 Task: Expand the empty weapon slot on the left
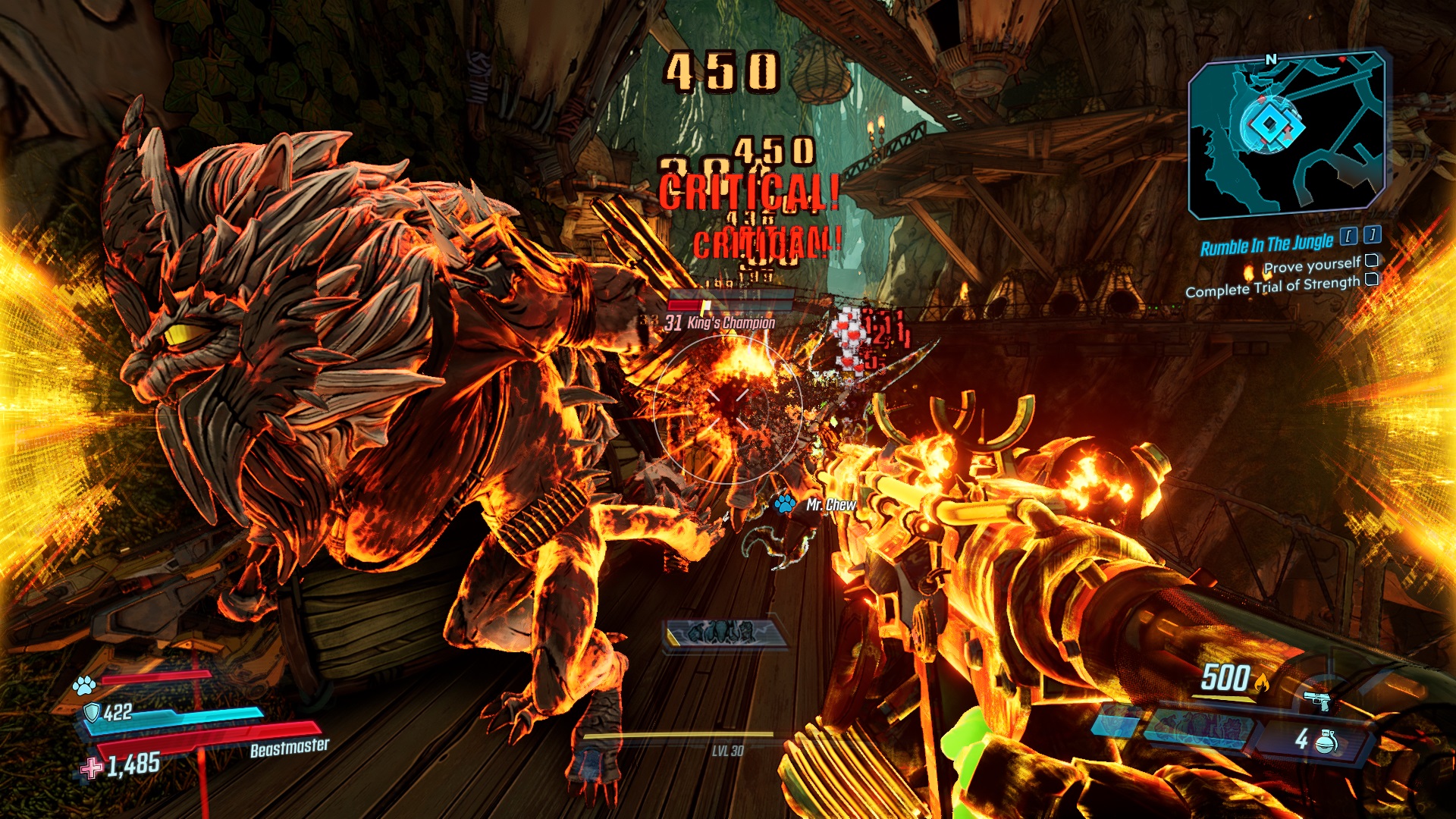click(x=1115, y=722)
